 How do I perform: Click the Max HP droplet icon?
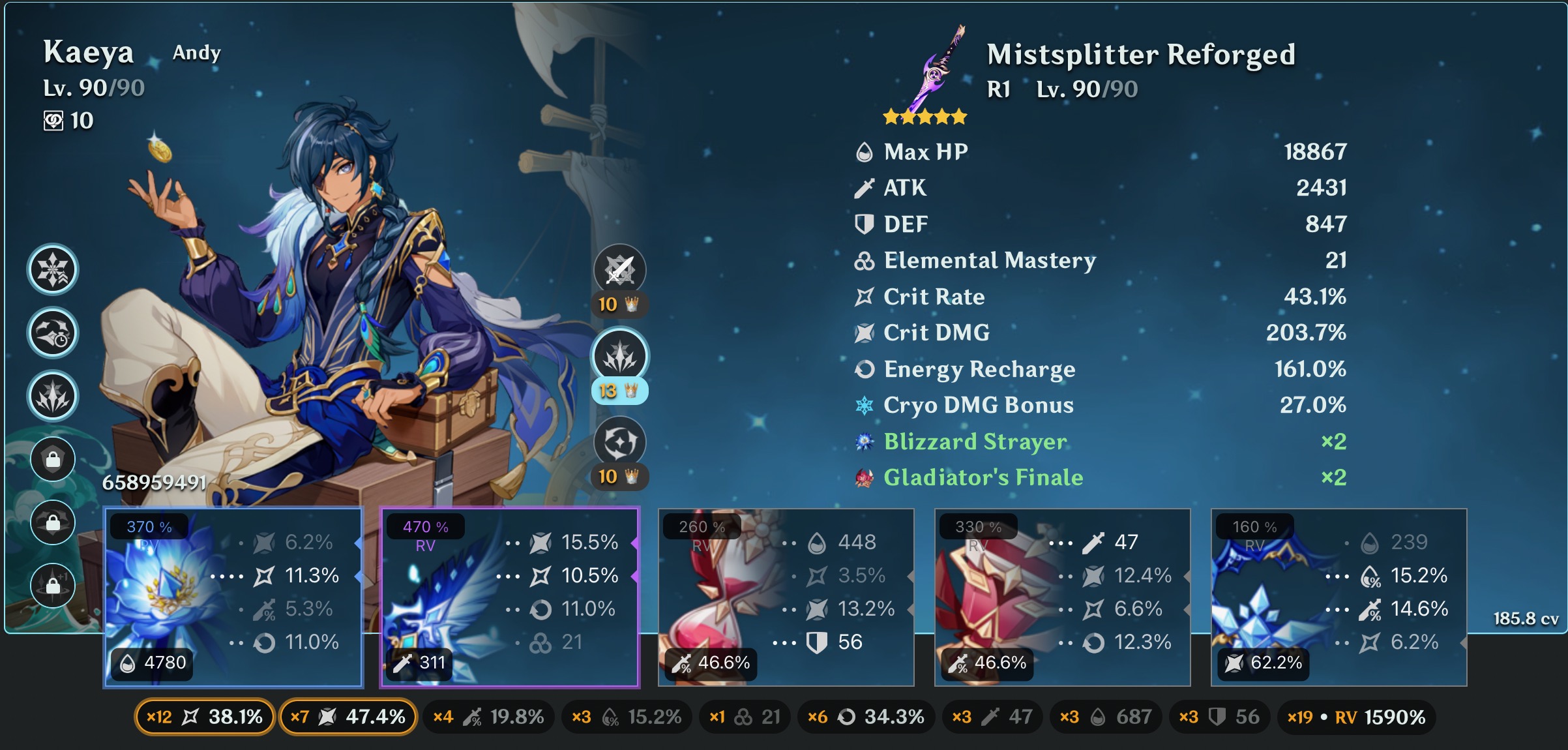[865, 151]
